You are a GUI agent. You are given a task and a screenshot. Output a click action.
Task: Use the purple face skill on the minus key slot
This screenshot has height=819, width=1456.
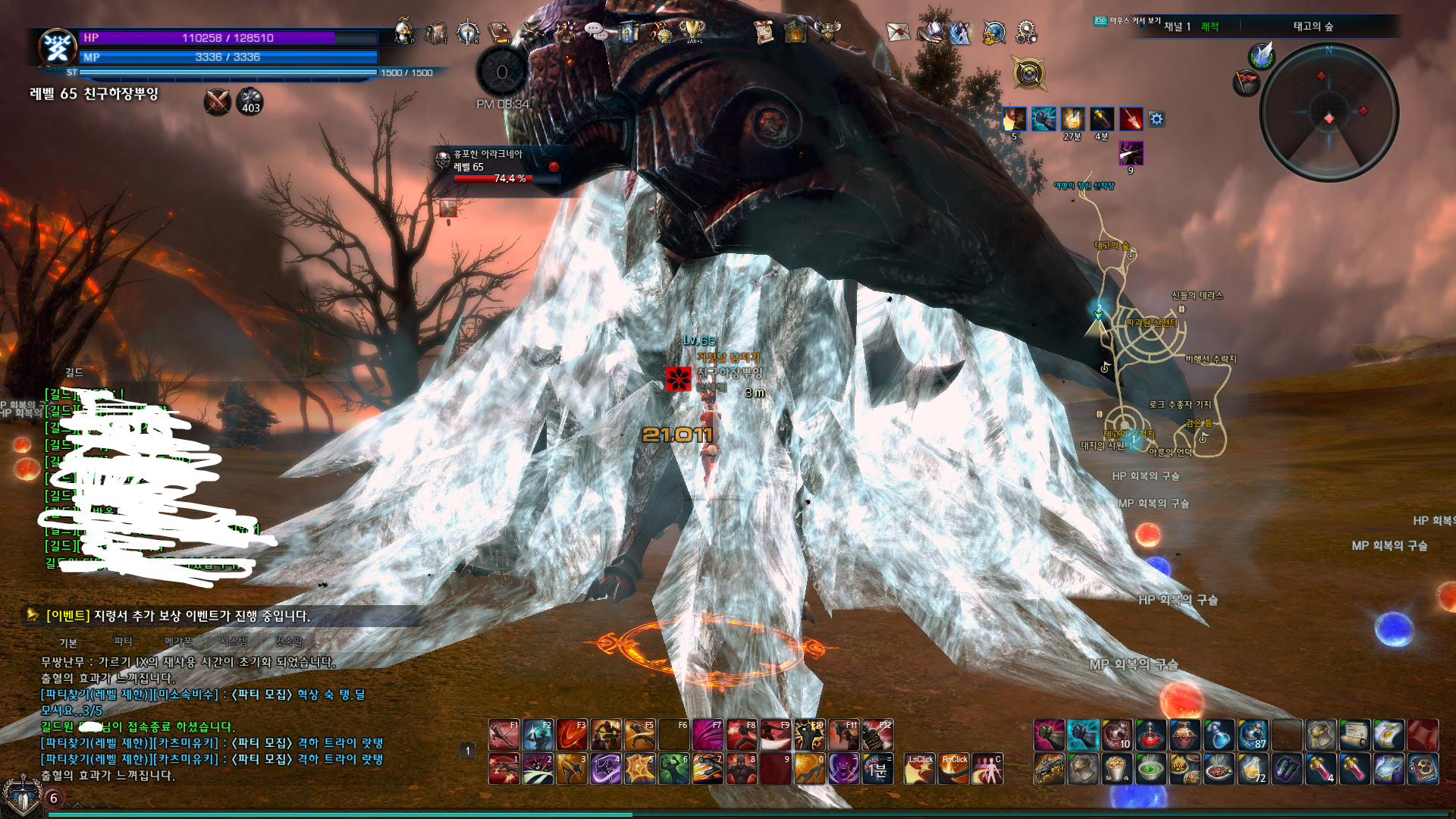[843, 769]
